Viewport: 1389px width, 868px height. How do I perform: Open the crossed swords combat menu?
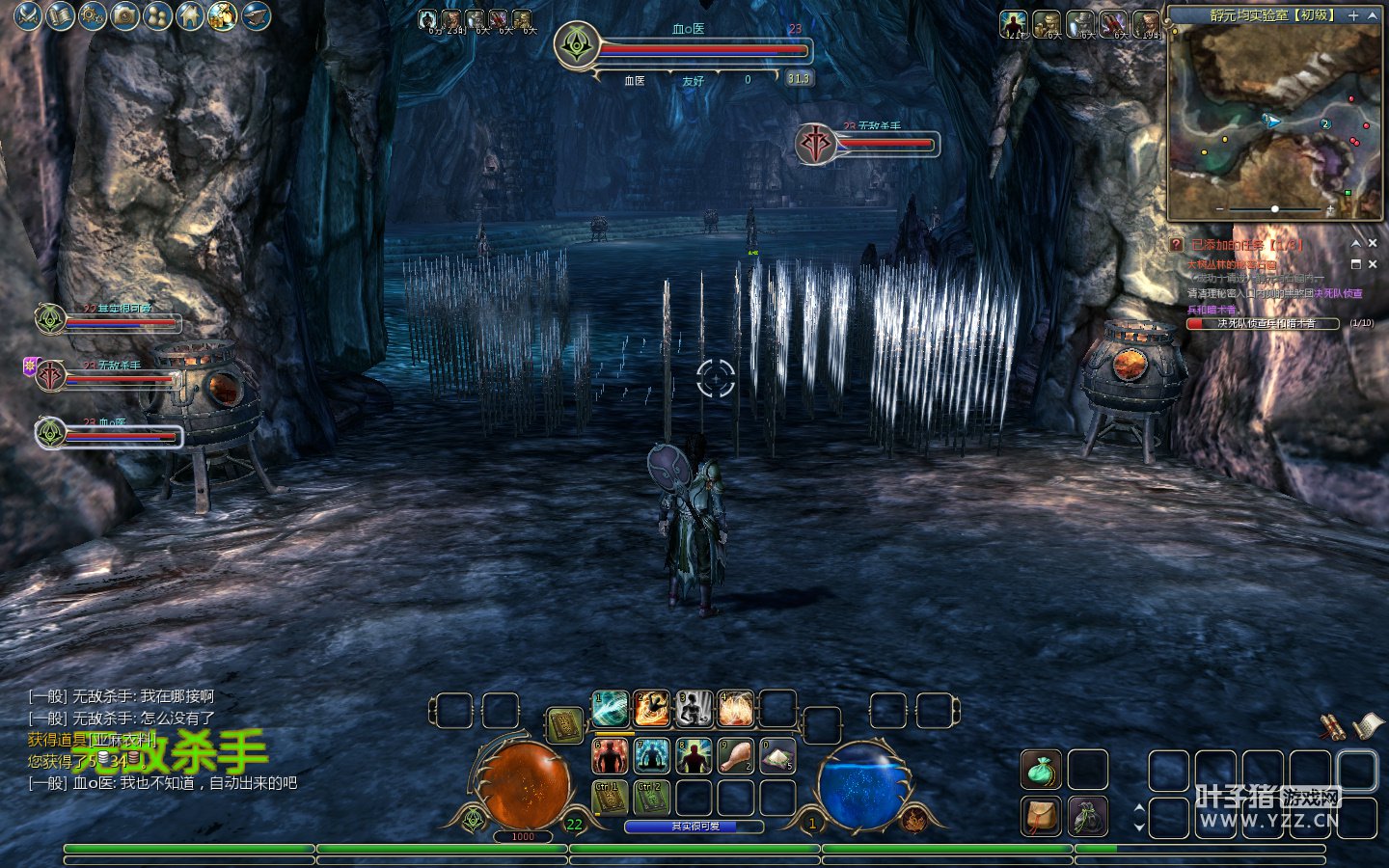(x=28, y=15)
